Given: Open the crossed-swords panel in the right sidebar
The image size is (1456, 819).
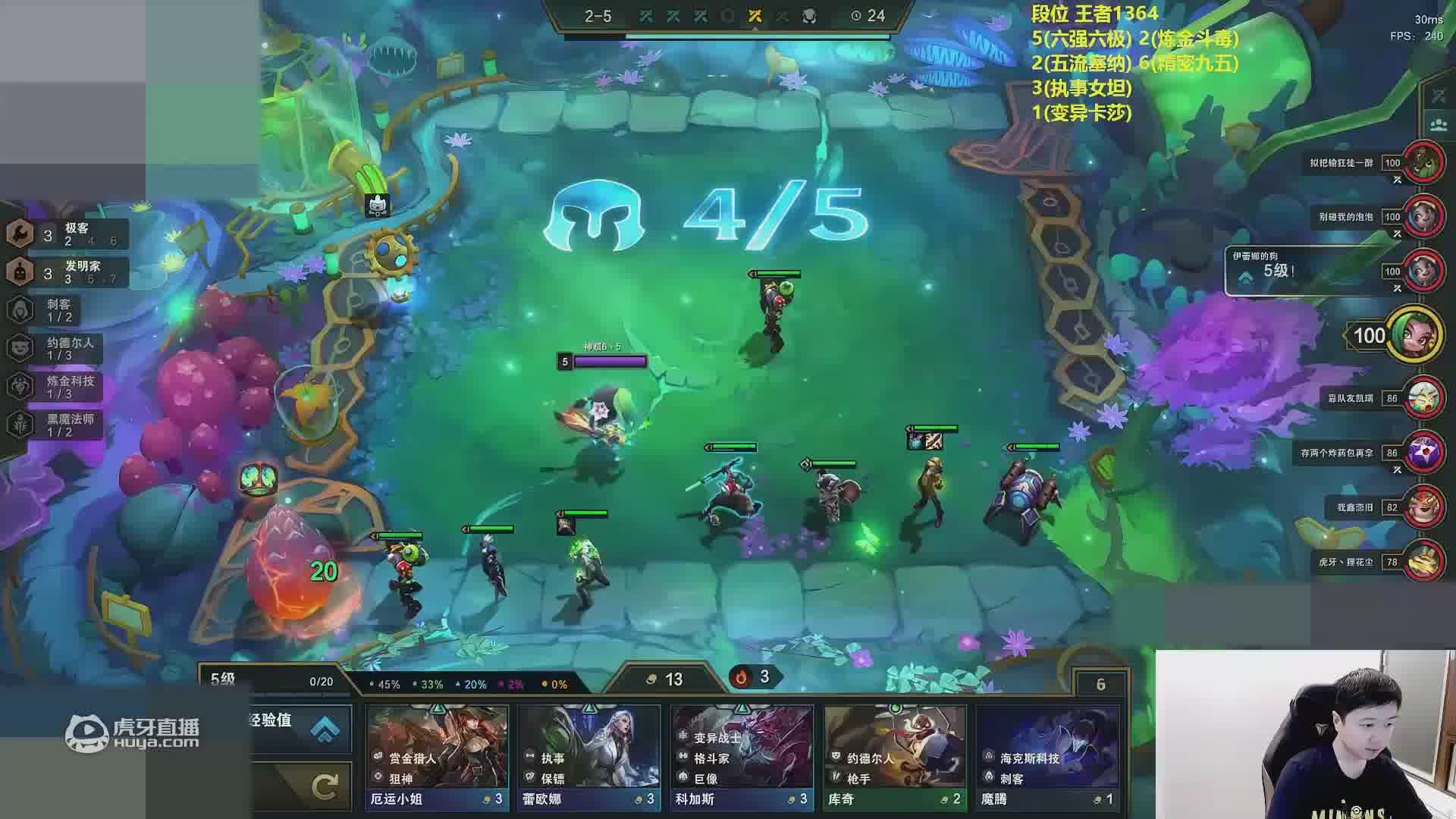Looking at the screenshot, I should (1439, 96).
